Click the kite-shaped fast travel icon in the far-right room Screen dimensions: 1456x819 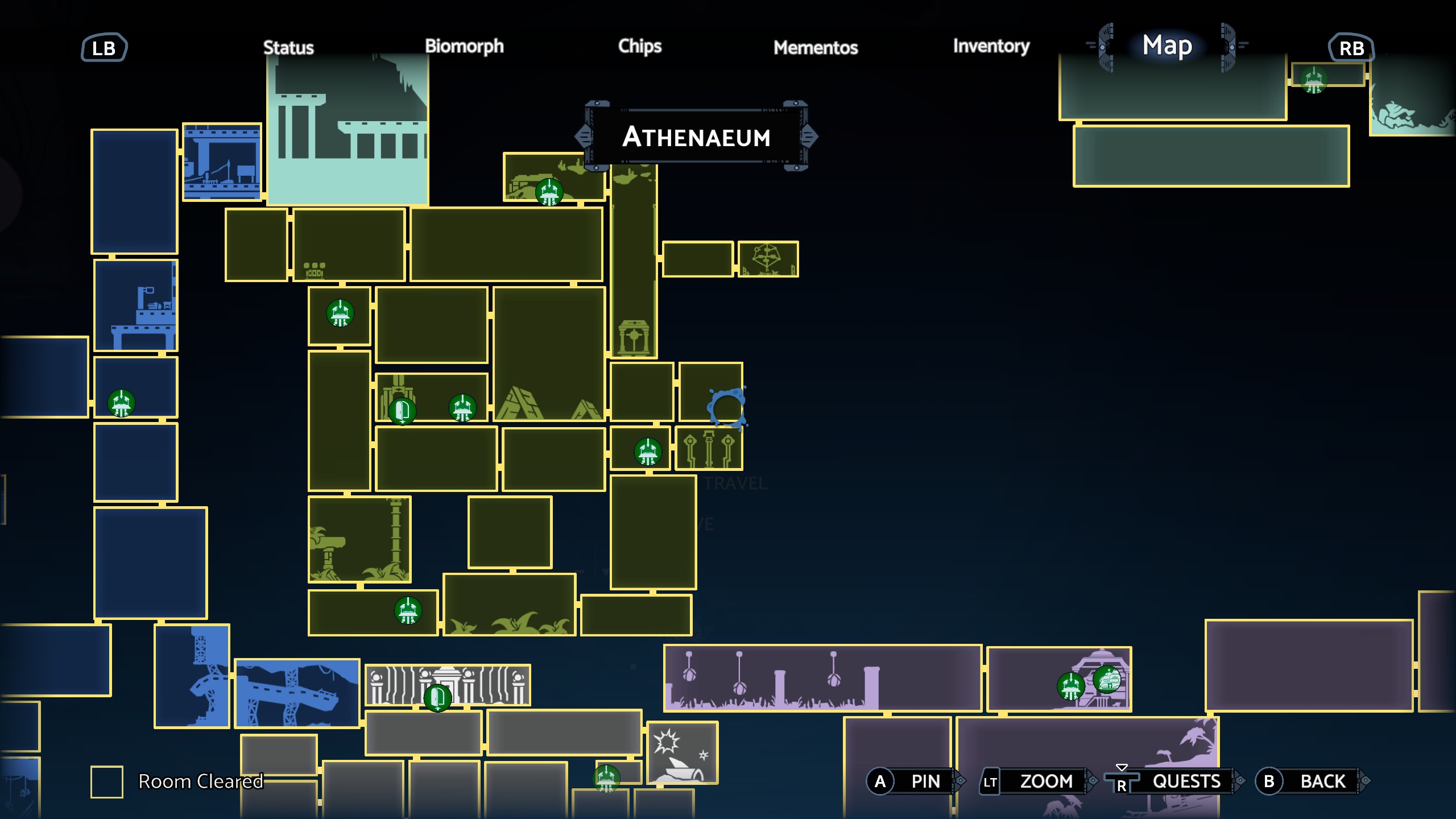point(768,258)
